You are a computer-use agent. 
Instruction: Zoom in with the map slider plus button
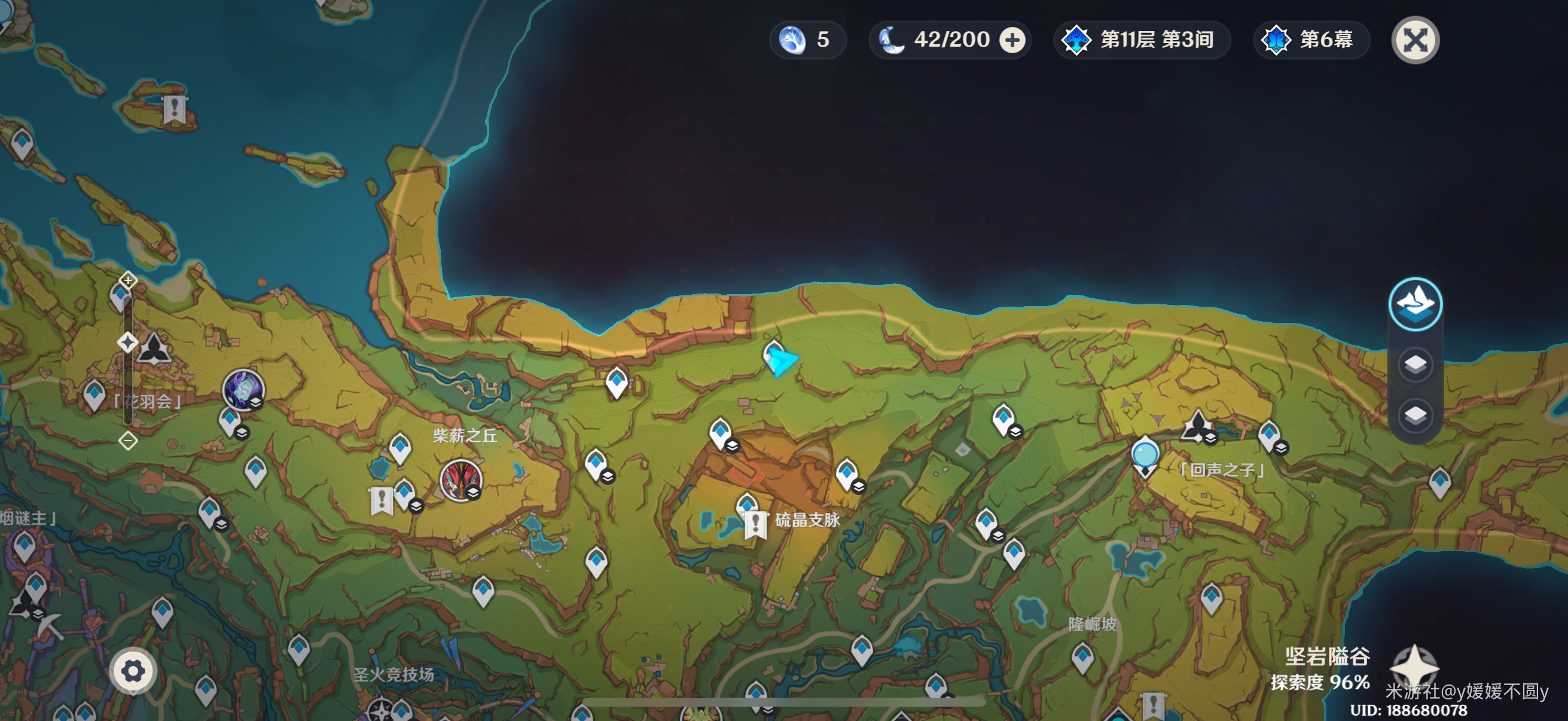(x=128, y=280)
